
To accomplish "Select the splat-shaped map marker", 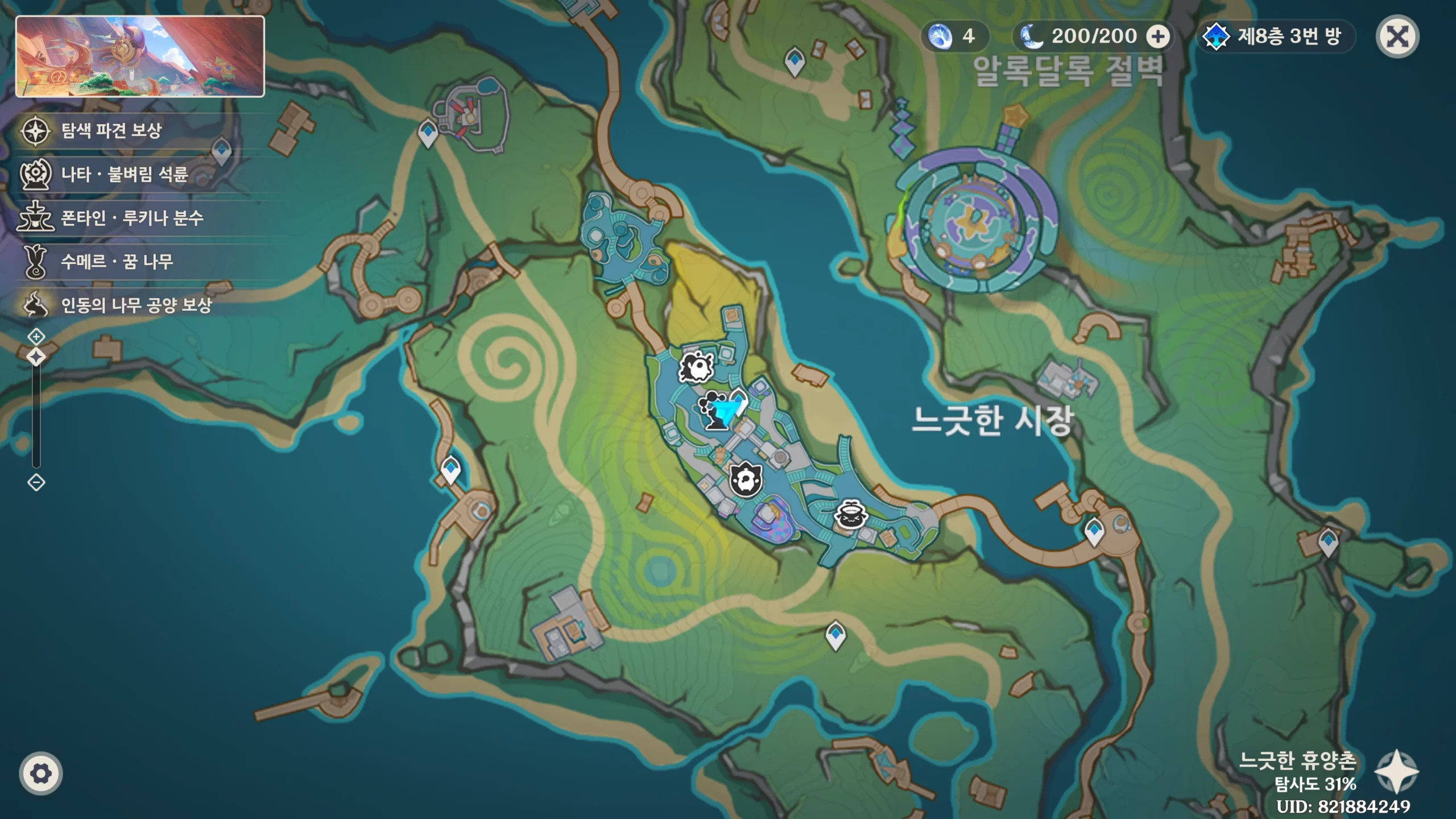I will click(696, 367).
